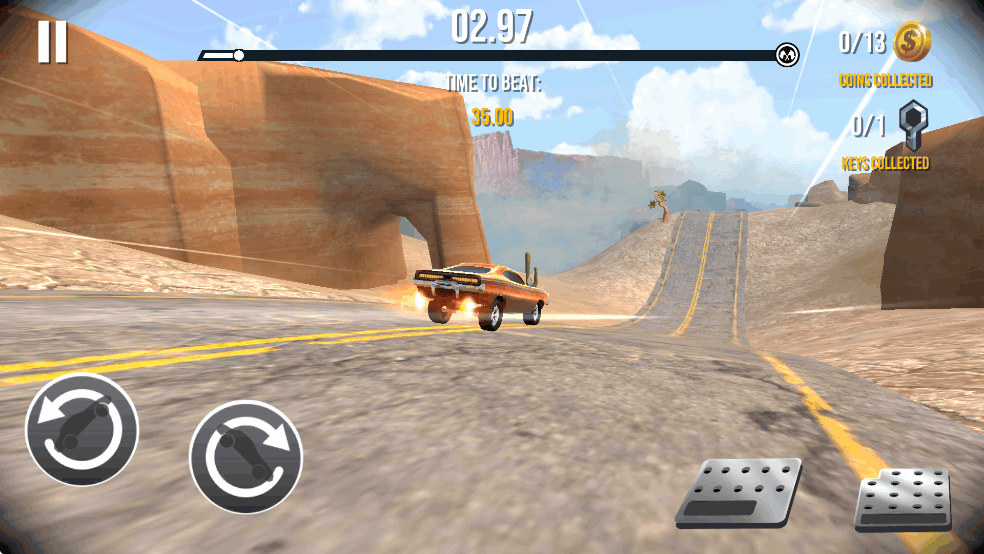Viewport: 984px width, 554px height.
Task: Hit the gas accelerator pedal
Action: tap(903, 499)
